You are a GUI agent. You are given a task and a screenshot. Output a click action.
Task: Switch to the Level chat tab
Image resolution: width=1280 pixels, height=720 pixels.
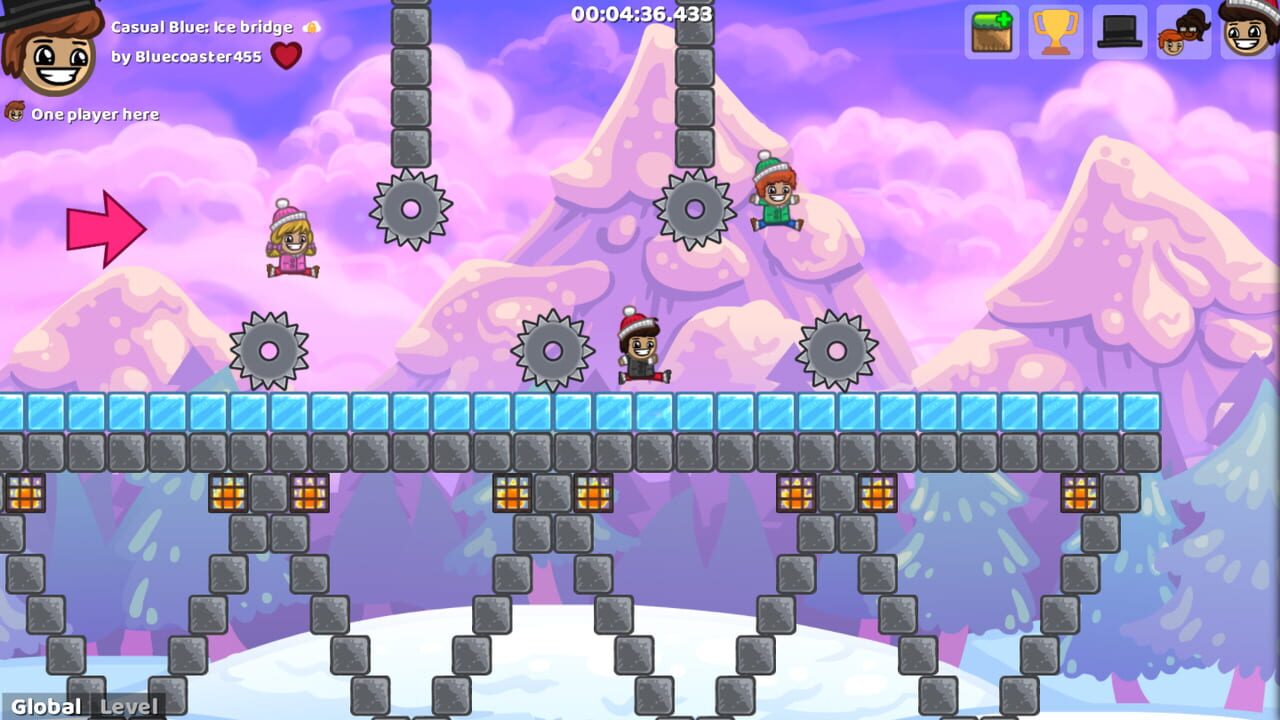pyautogui.click(x=128, y=707)
